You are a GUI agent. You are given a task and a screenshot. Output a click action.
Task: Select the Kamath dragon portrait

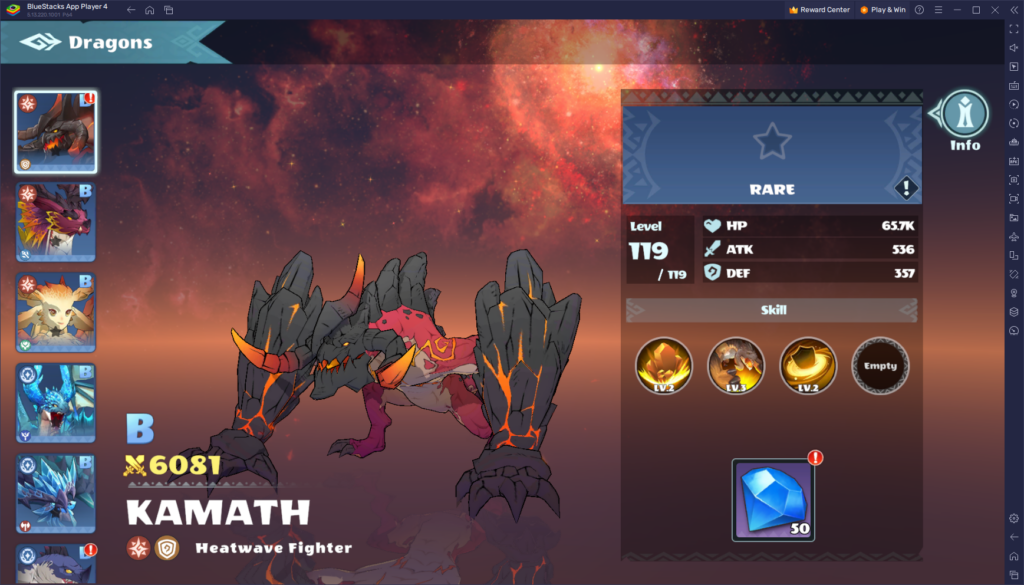pos(56,132)
